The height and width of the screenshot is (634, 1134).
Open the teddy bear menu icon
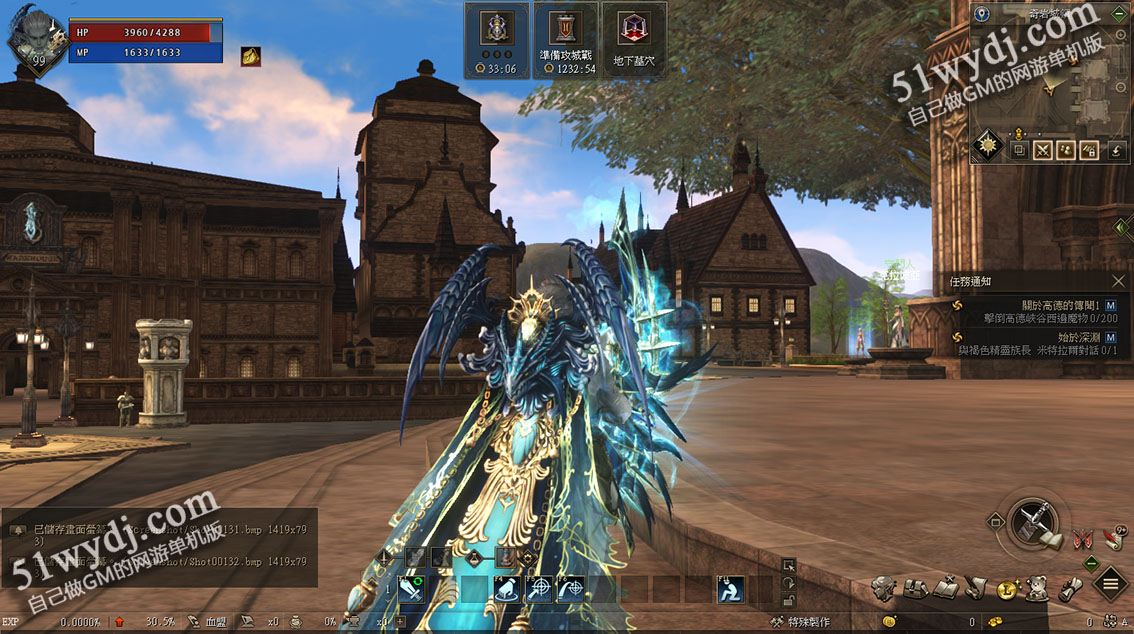click(1038, 588)
